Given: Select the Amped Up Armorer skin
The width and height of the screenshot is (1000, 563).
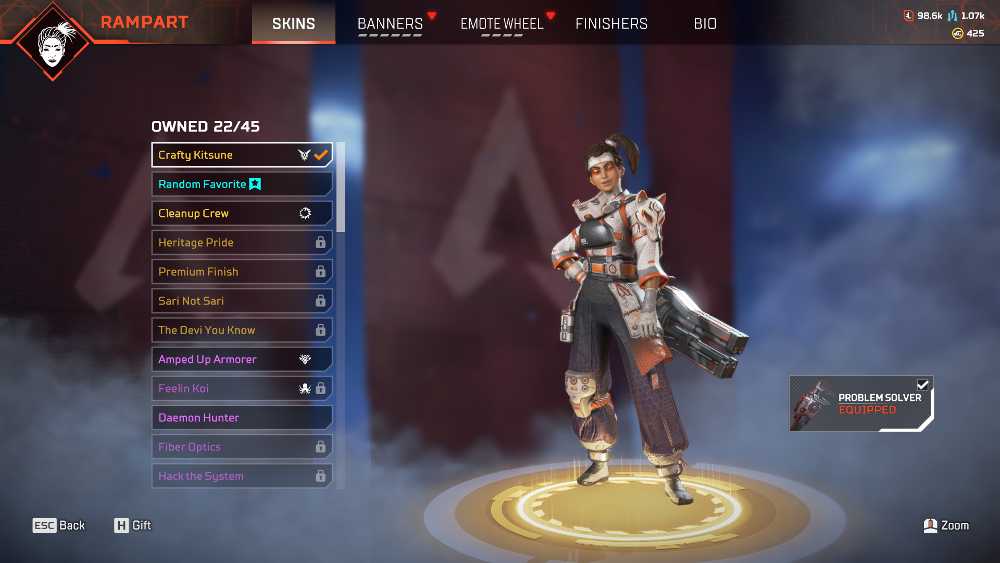Looking at the screenshot, I should point(242,359).
